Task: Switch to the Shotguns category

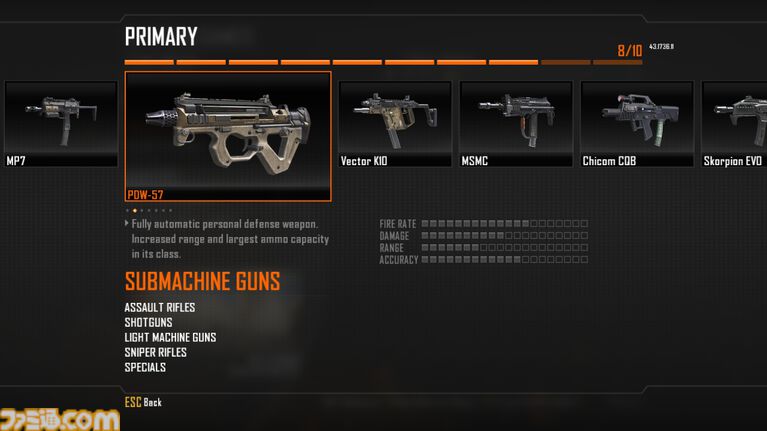Action: click(x=148, y=322)
